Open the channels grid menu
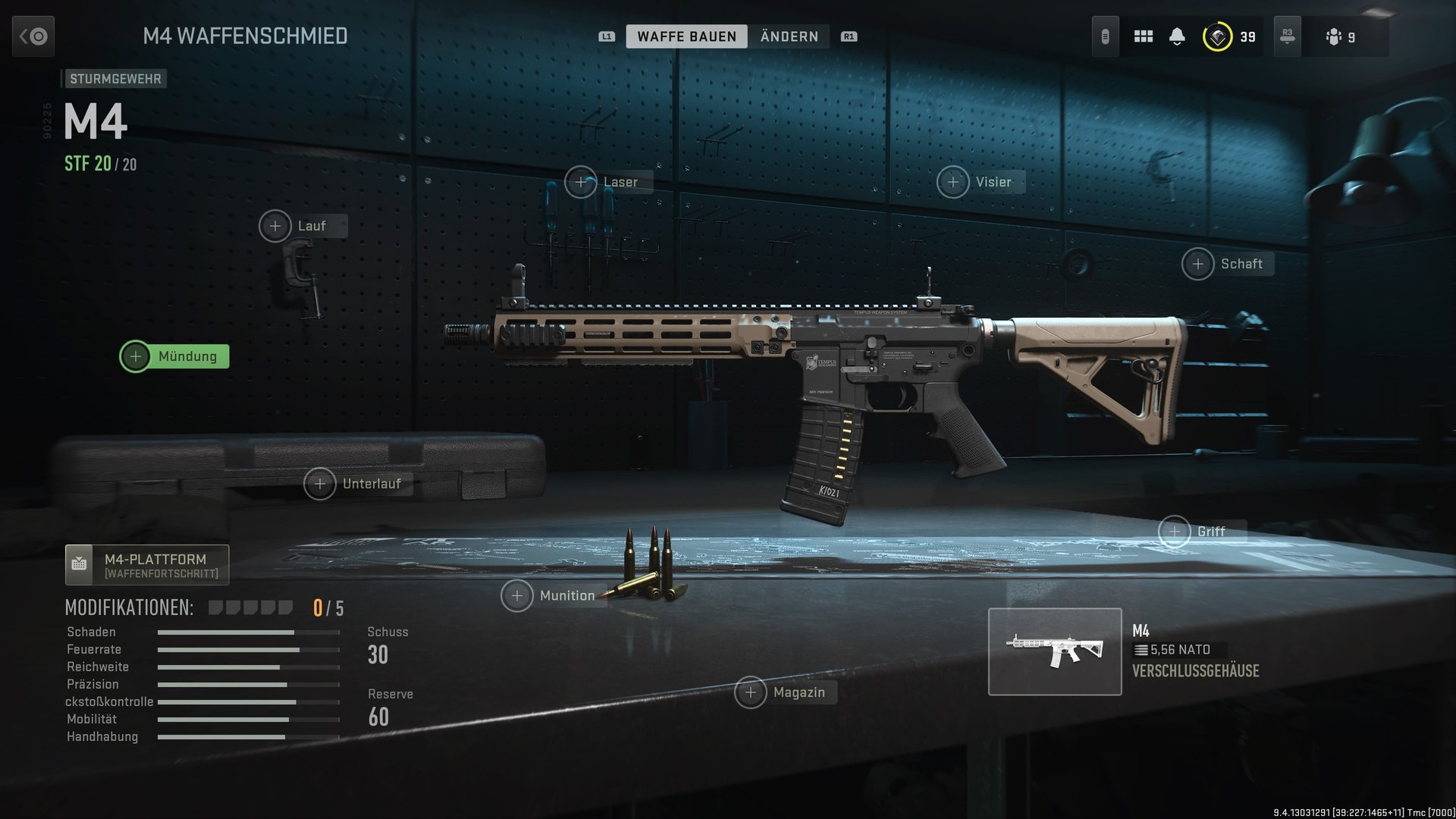 1142,36
